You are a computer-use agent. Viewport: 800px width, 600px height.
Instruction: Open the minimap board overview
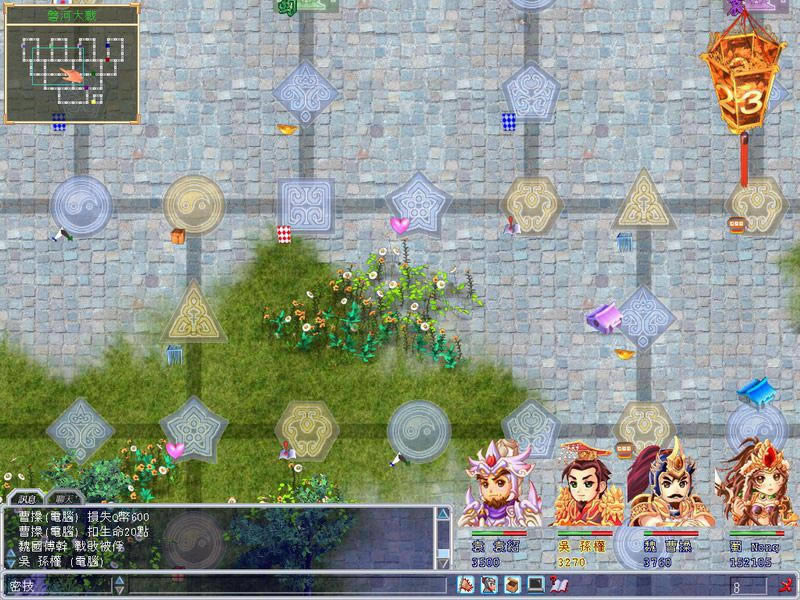tap(70, 68)
